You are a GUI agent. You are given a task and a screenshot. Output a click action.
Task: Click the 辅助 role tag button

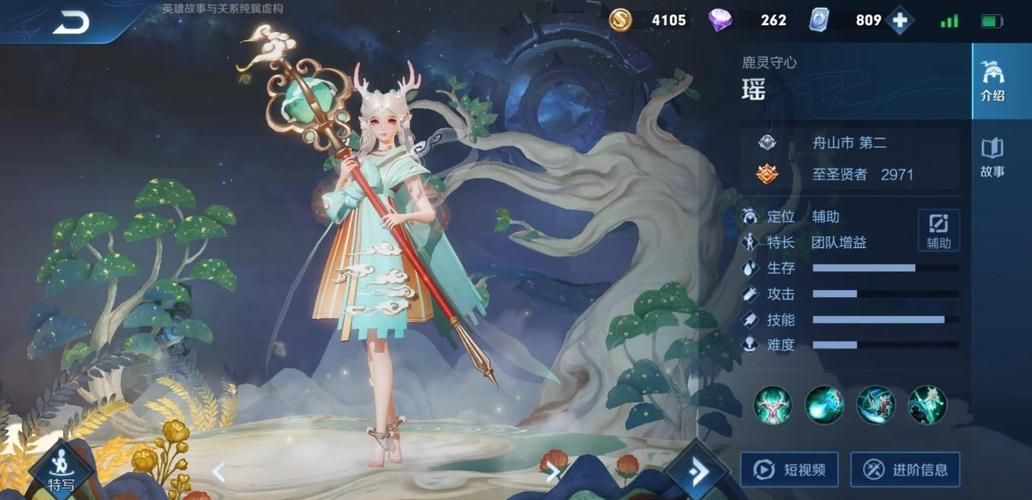click(938, 230)
